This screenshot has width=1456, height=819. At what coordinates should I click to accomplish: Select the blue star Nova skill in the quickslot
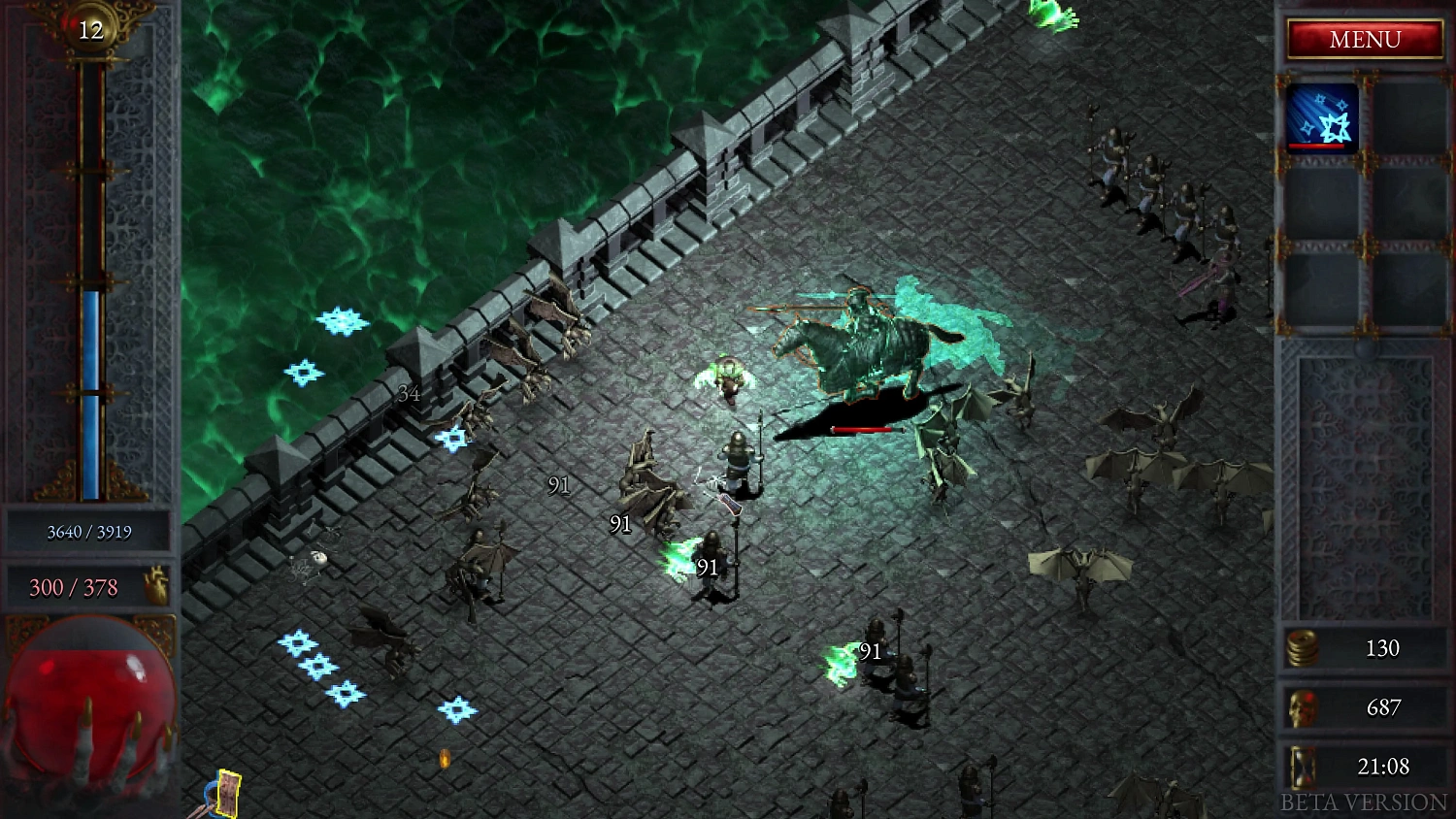1322,118
